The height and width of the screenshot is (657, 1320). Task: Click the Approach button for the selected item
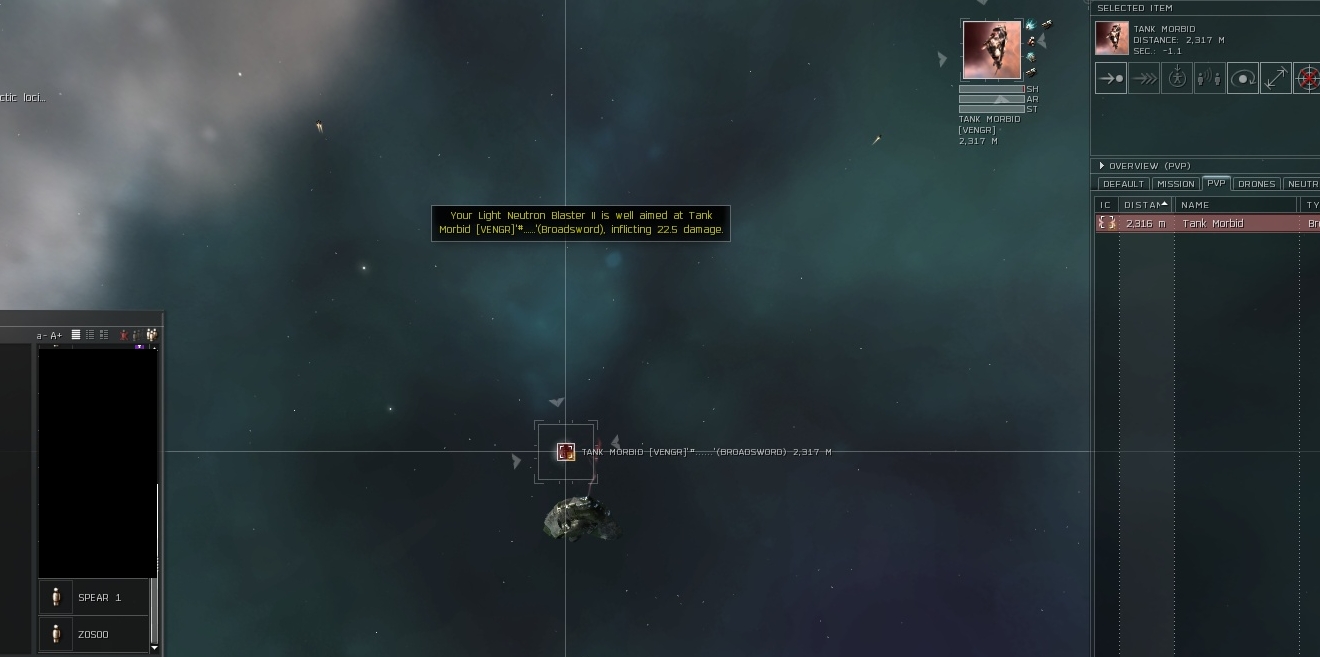point(1111,78)
